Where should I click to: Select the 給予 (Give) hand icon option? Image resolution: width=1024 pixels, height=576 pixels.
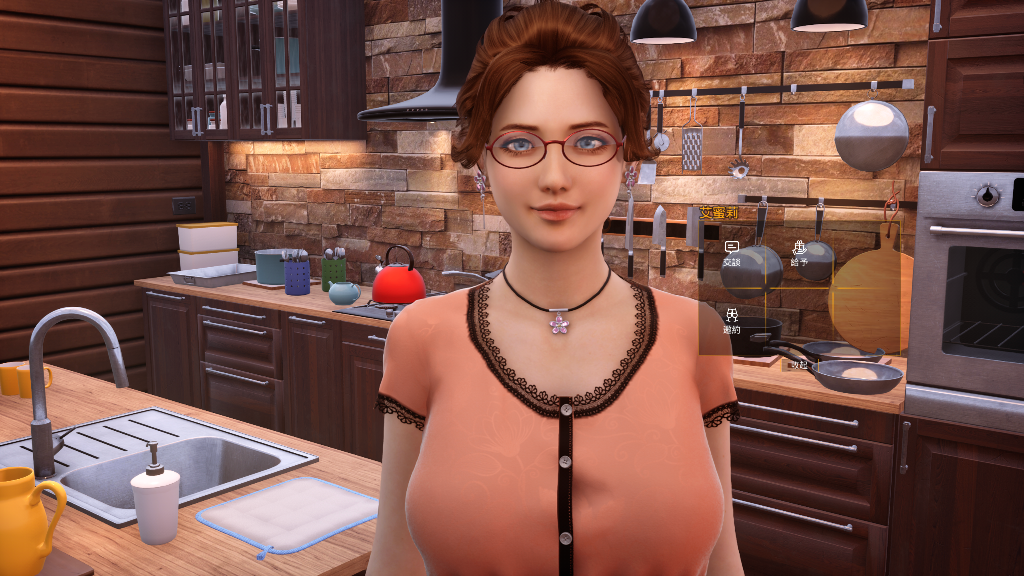click(x=799, y=252)
